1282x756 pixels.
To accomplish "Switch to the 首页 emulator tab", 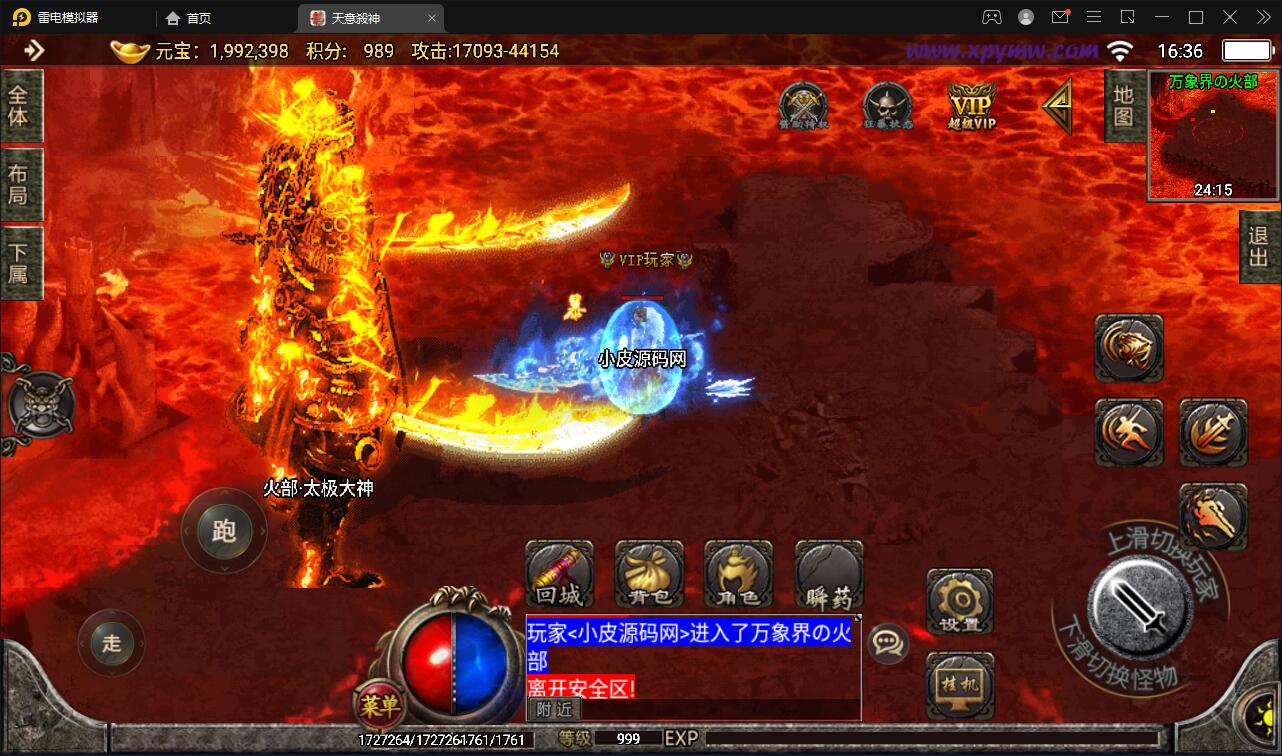I will (x=196, y=17).
